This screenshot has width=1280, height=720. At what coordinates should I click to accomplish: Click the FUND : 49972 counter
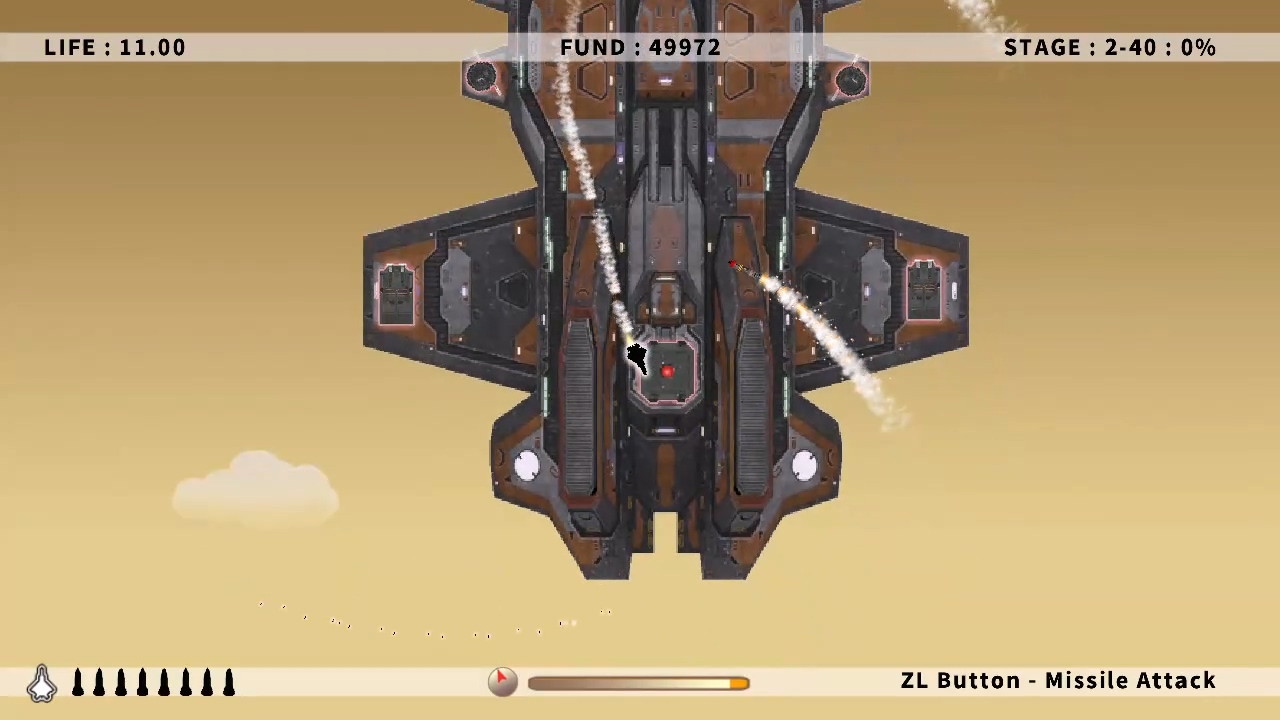pyautogui.click(x=640, y=47)
